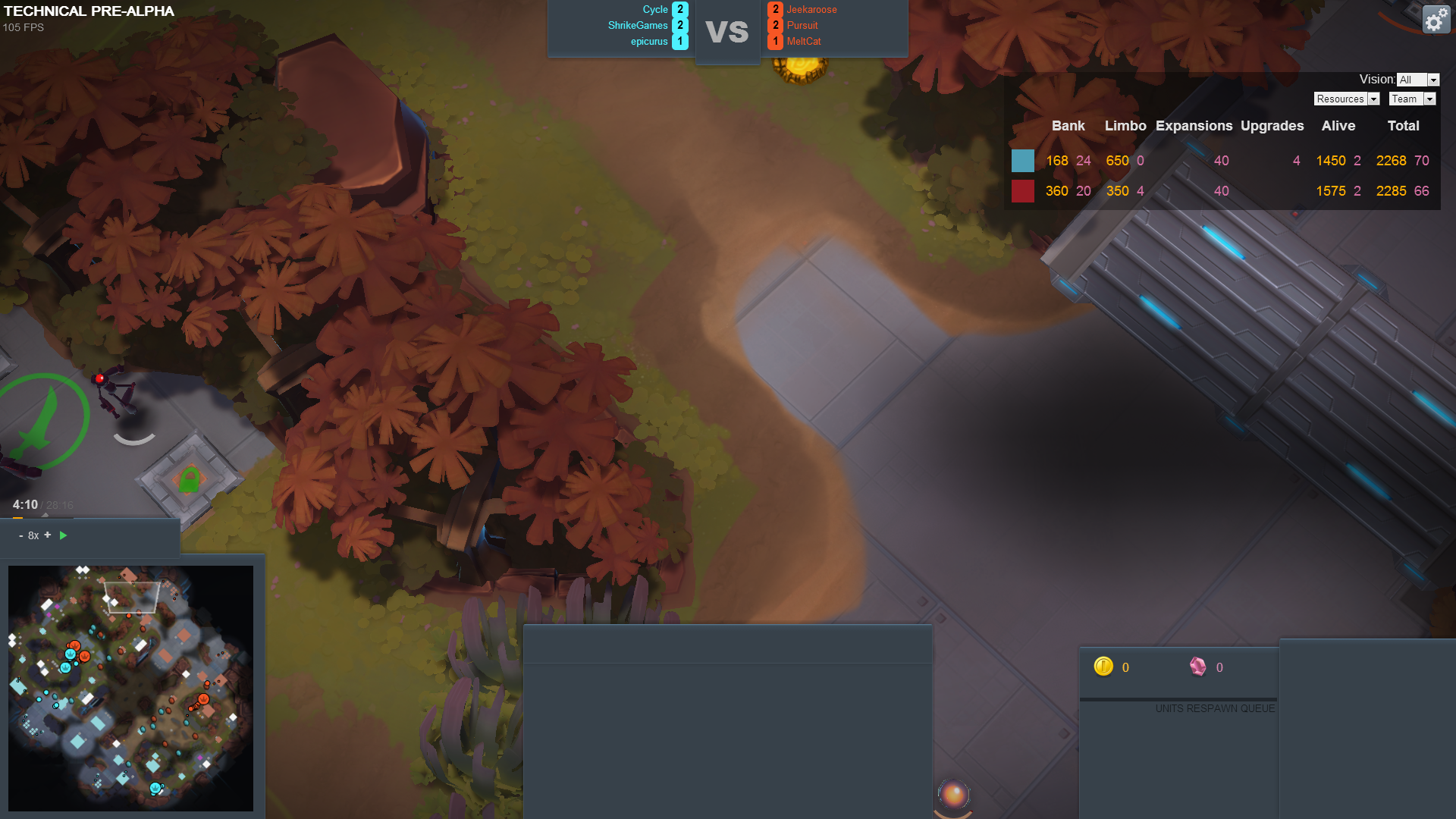The width and height of the screenshot is (1456, 819).
Task: Select player ShrikeGames in the scoreboard
Action: 638,26
